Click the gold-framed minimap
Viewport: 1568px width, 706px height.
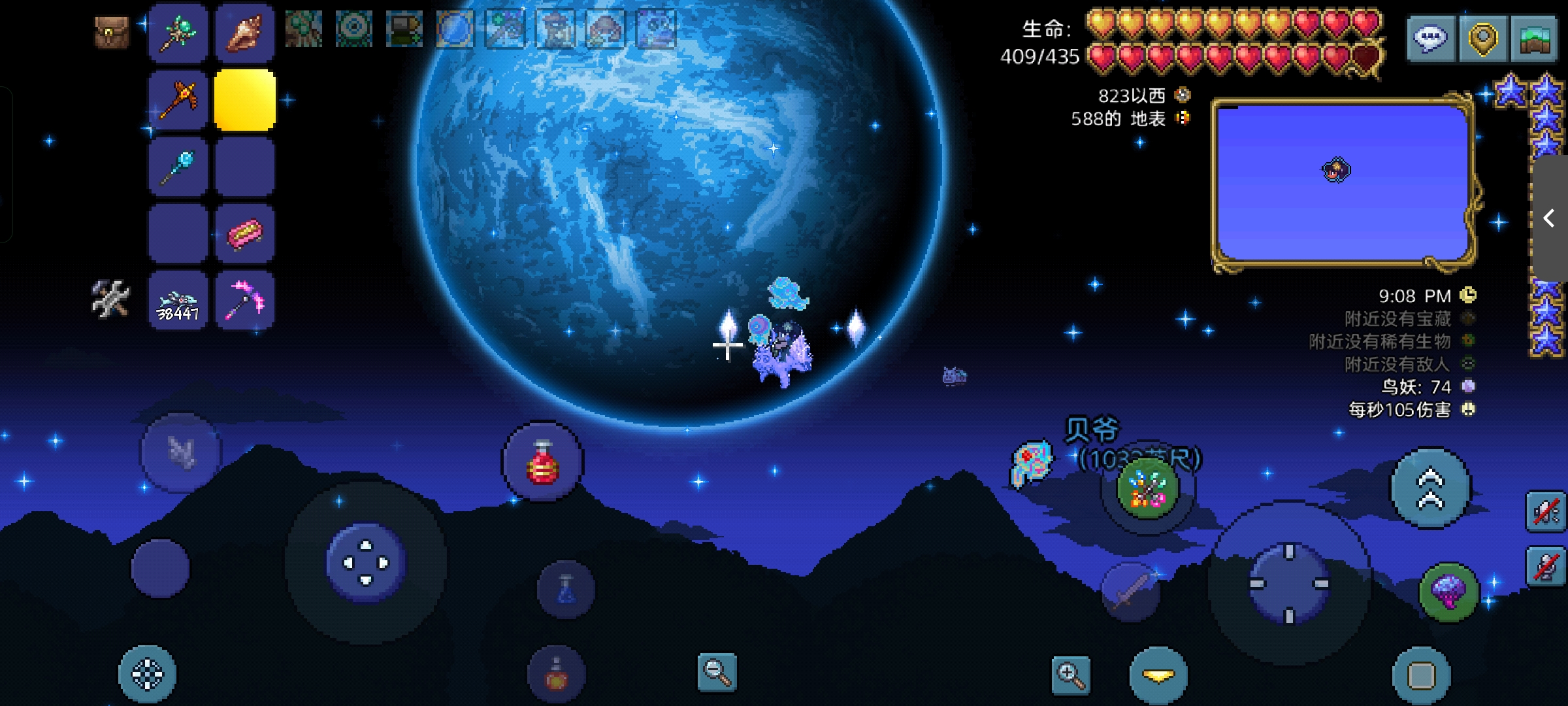pyautogui.click(x=1343, y=183)
